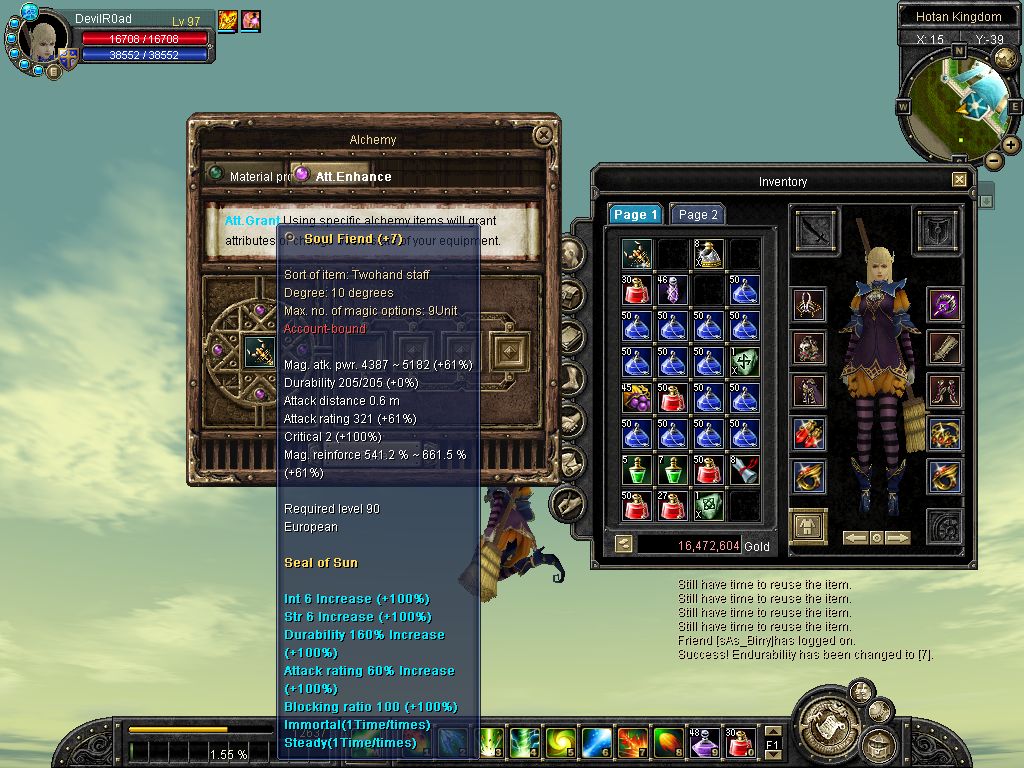
Task: Click the gold sort button beside the amount
Action: pos(624,545)
